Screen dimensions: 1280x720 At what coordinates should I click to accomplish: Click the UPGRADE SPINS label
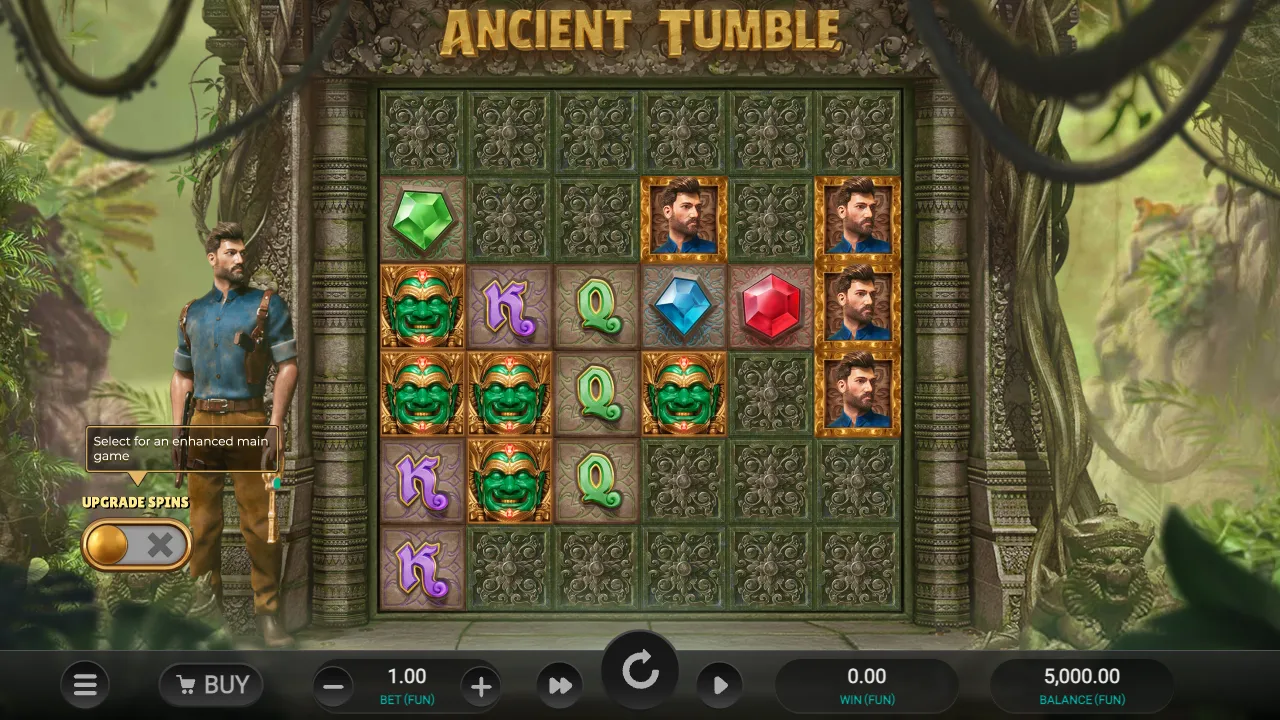coord(136,503)
